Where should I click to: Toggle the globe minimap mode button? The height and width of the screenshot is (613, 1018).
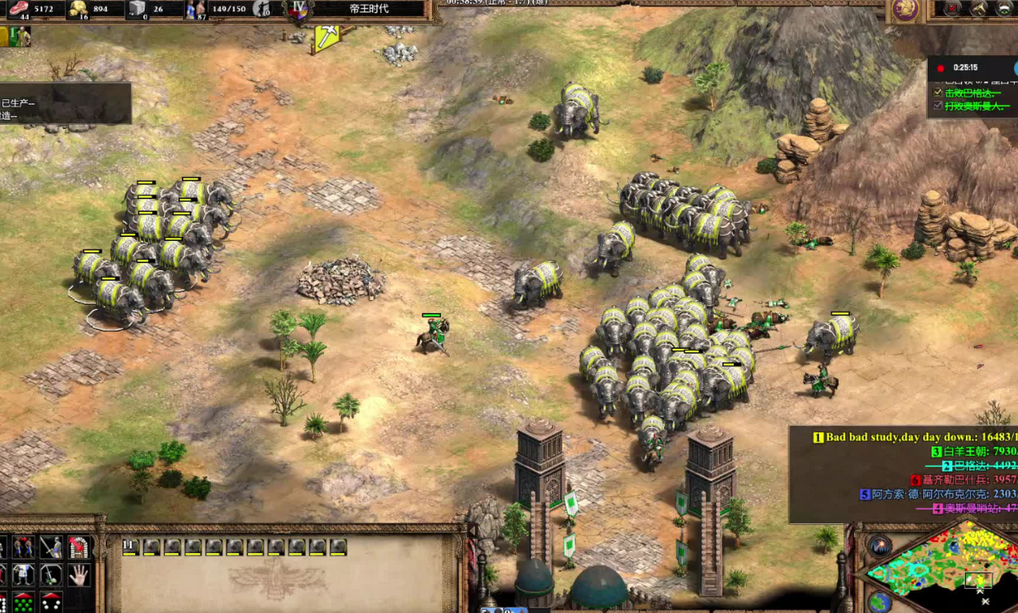[880, 602]
